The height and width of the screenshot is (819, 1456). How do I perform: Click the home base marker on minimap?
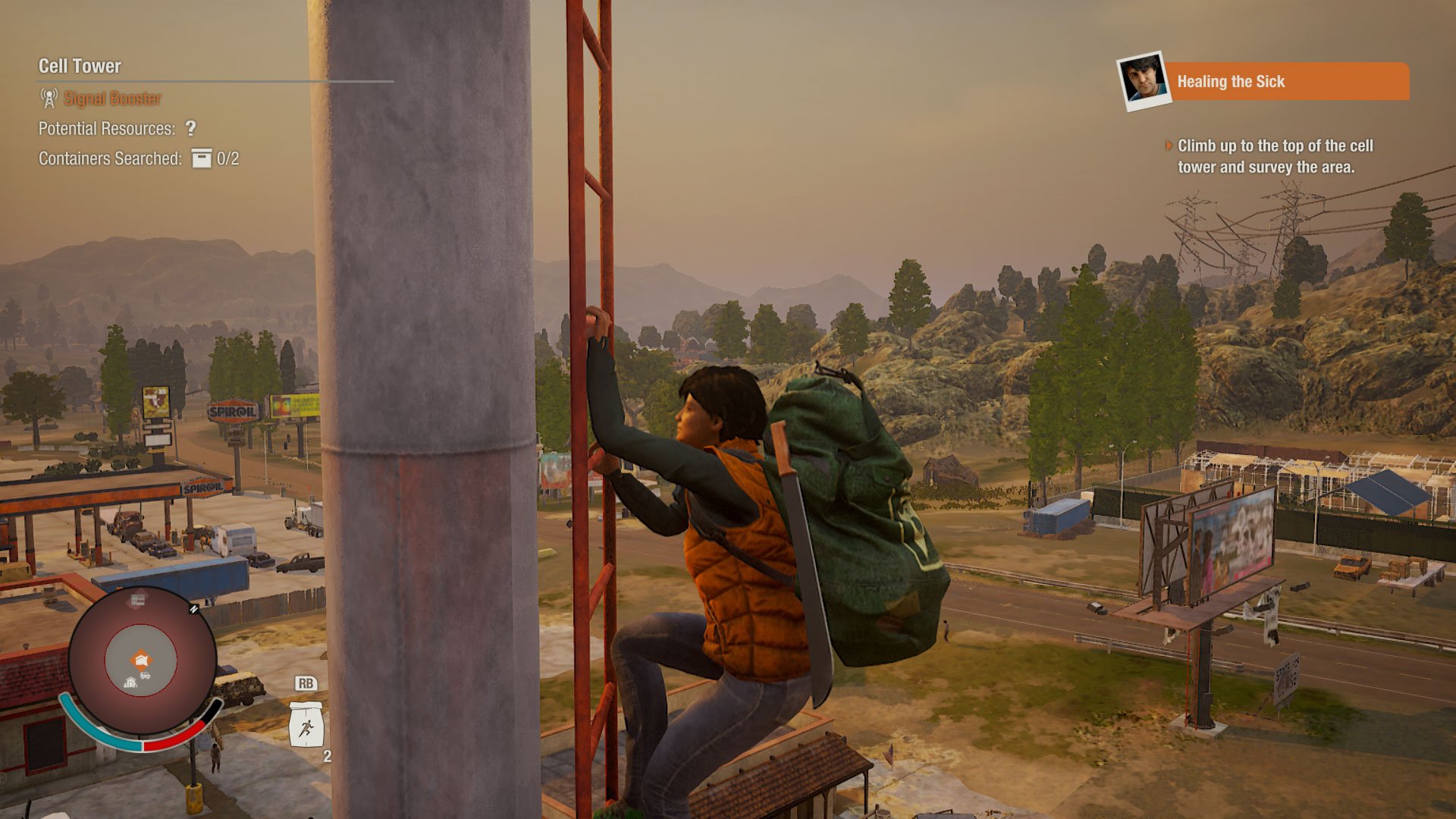141,659
